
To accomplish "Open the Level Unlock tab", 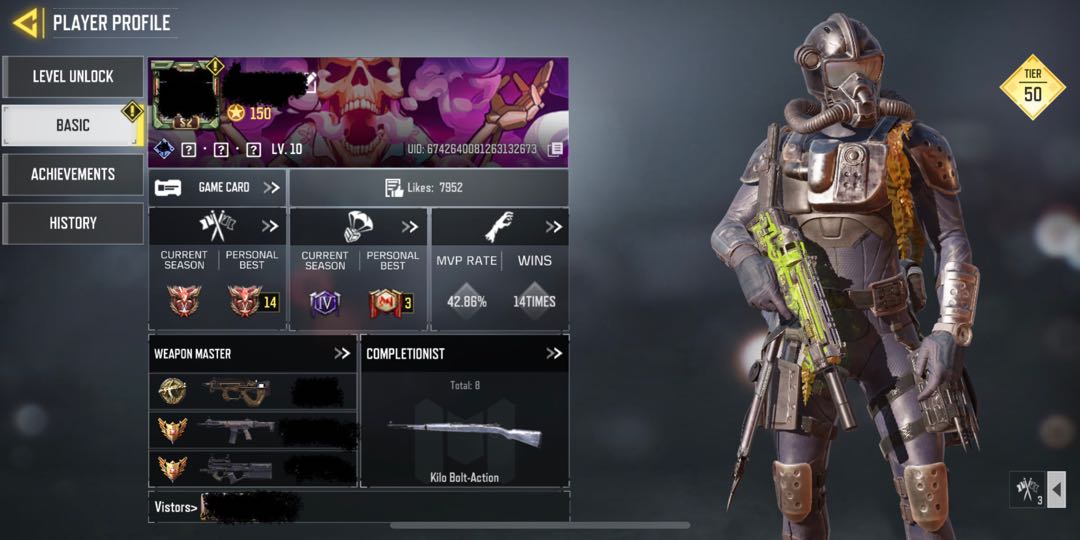I will tap(73, 76).
